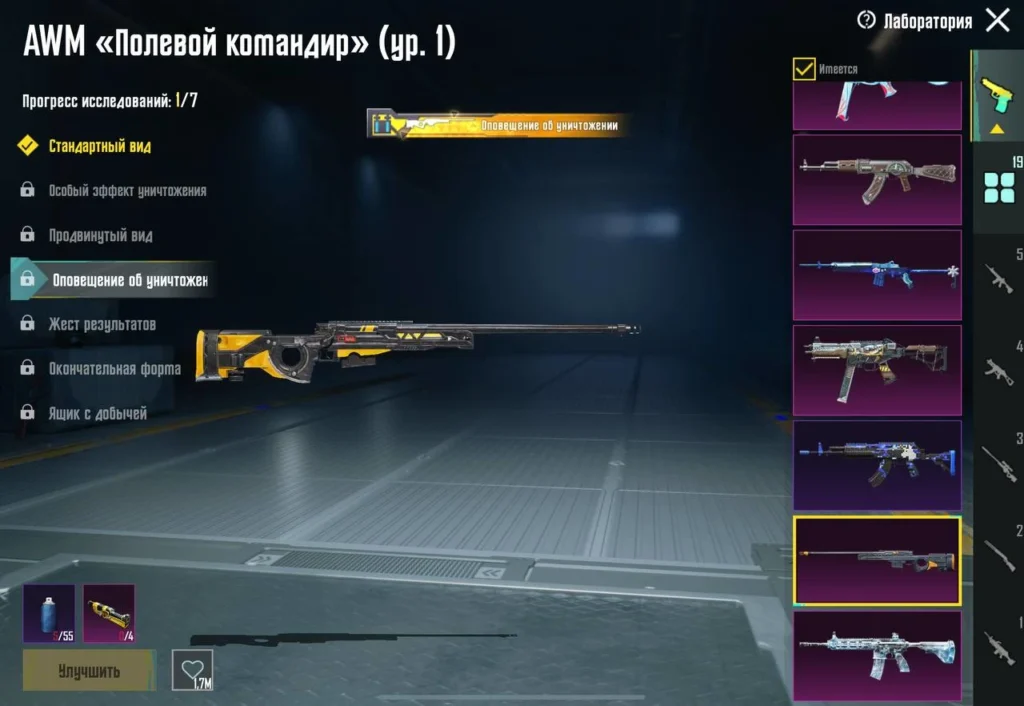The image size is (1024, 706).
Task: Select the Ящик с добычей stage
Action: [x=97, y=412]
